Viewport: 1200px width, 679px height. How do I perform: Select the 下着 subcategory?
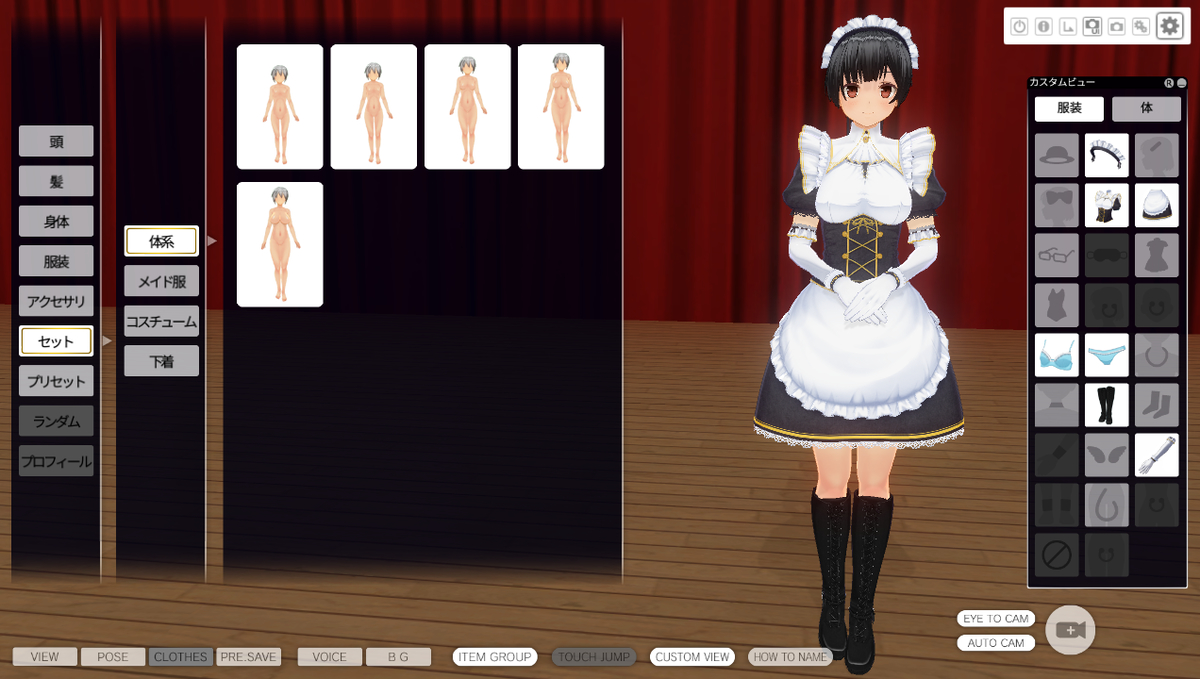click(161, 361)
